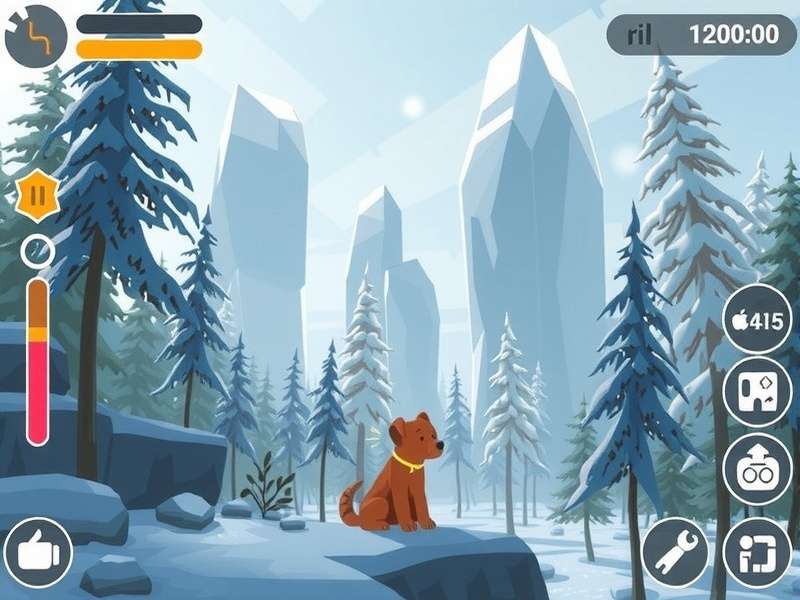Viewport: 800px width, 600px height.
Task: Select the round dark icon with orange squiggle
Action: (36, 36)
